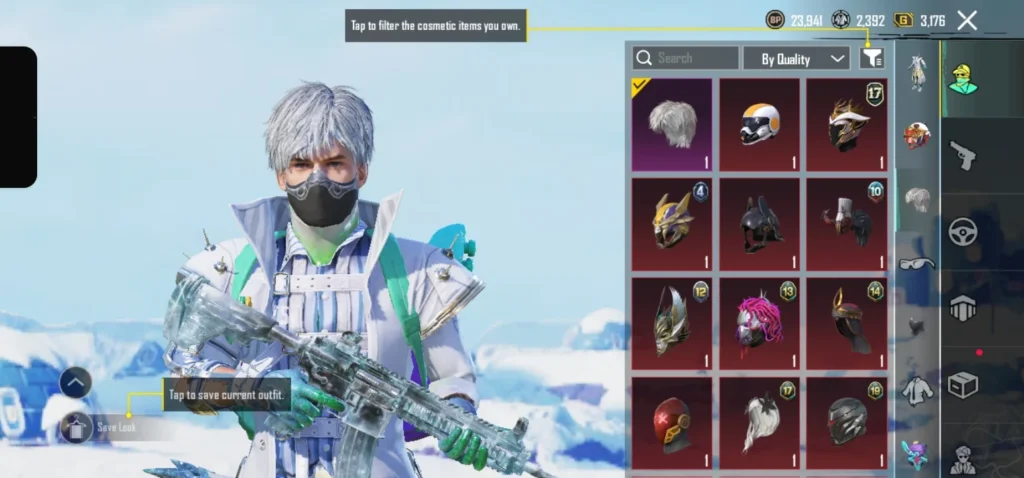Select the silver hair wig item
The width and height of the screenshot is (1024, 478).
point(672,124)
